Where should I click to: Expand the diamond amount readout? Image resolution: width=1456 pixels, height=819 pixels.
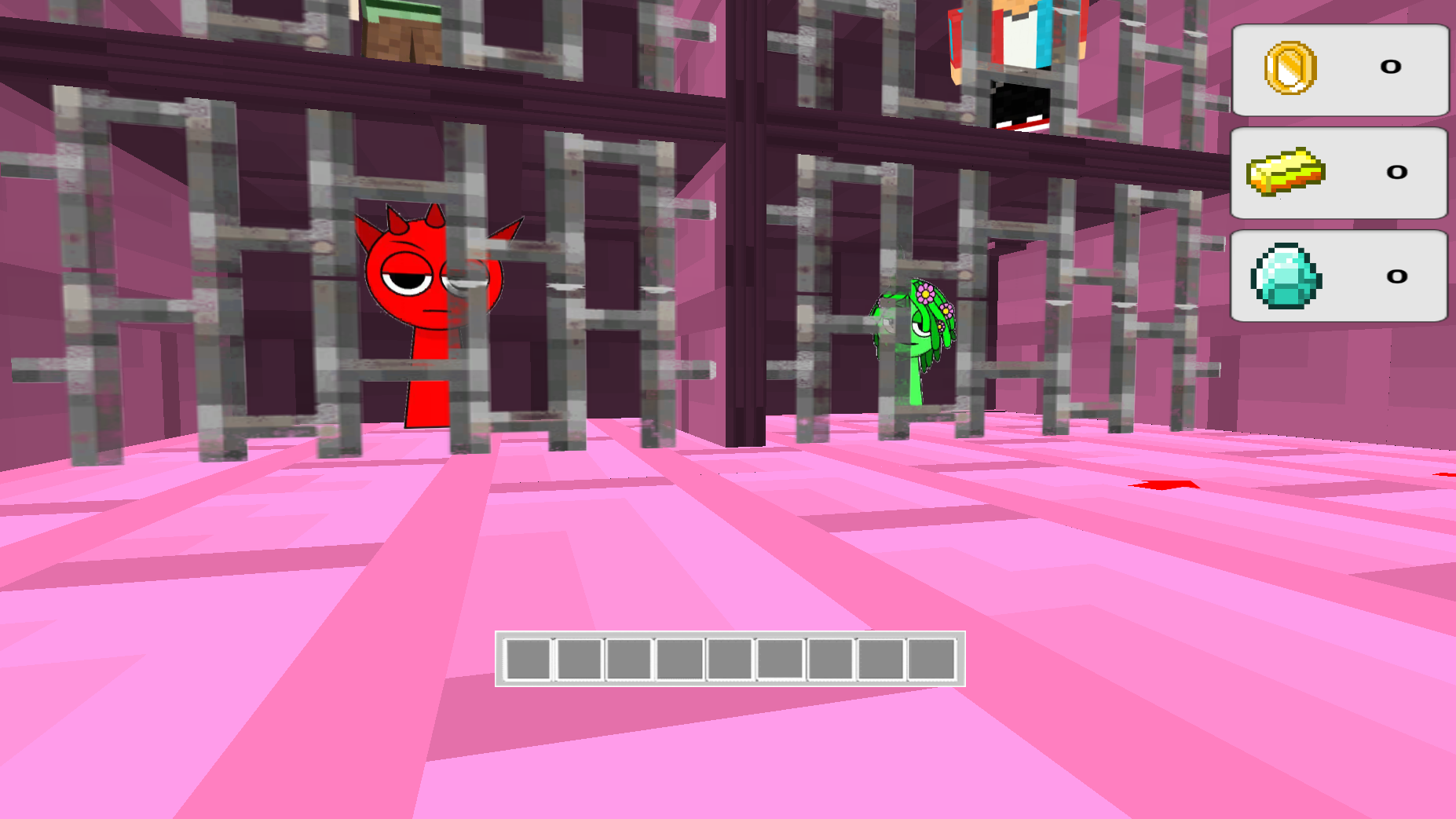[x=1396, y=276]
